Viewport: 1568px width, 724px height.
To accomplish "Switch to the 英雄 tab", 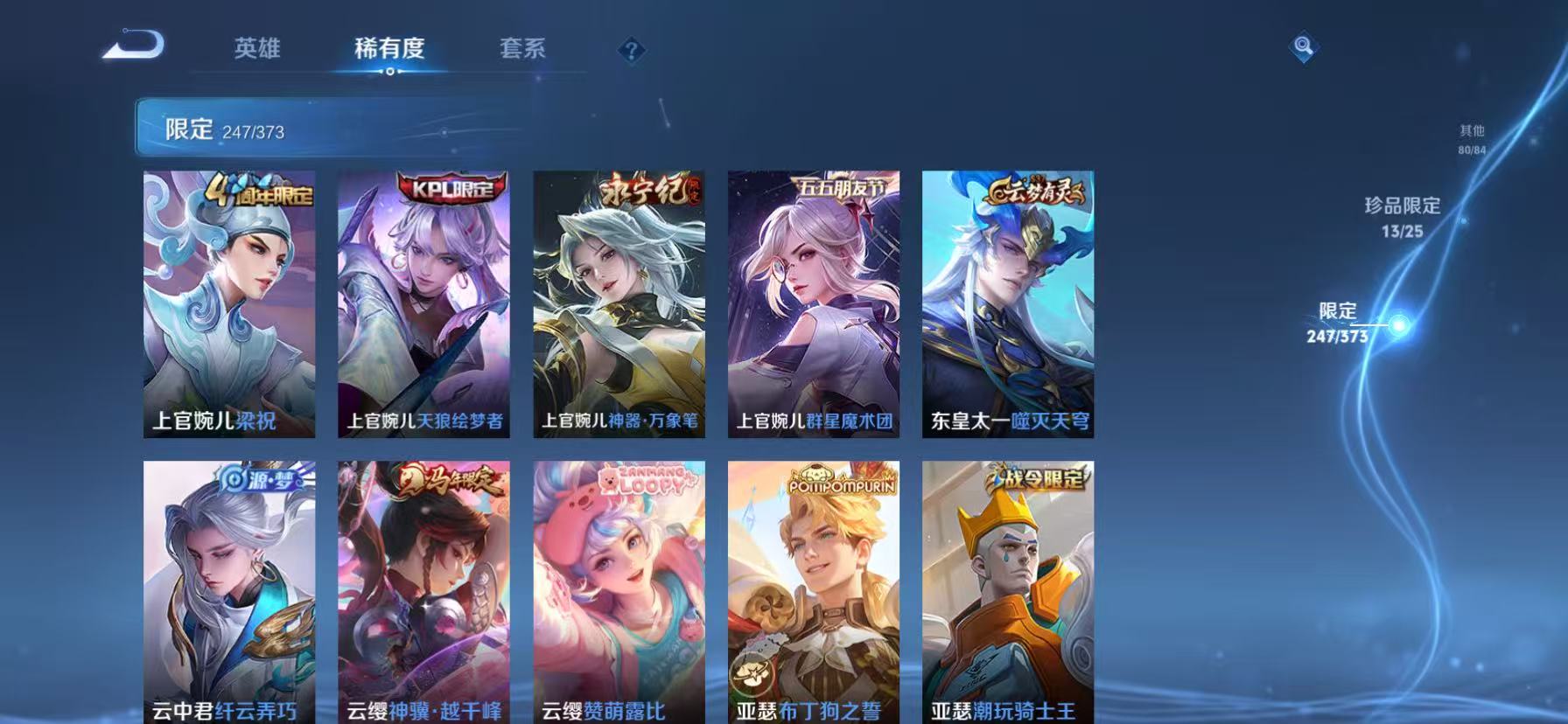I will point(258,50).
